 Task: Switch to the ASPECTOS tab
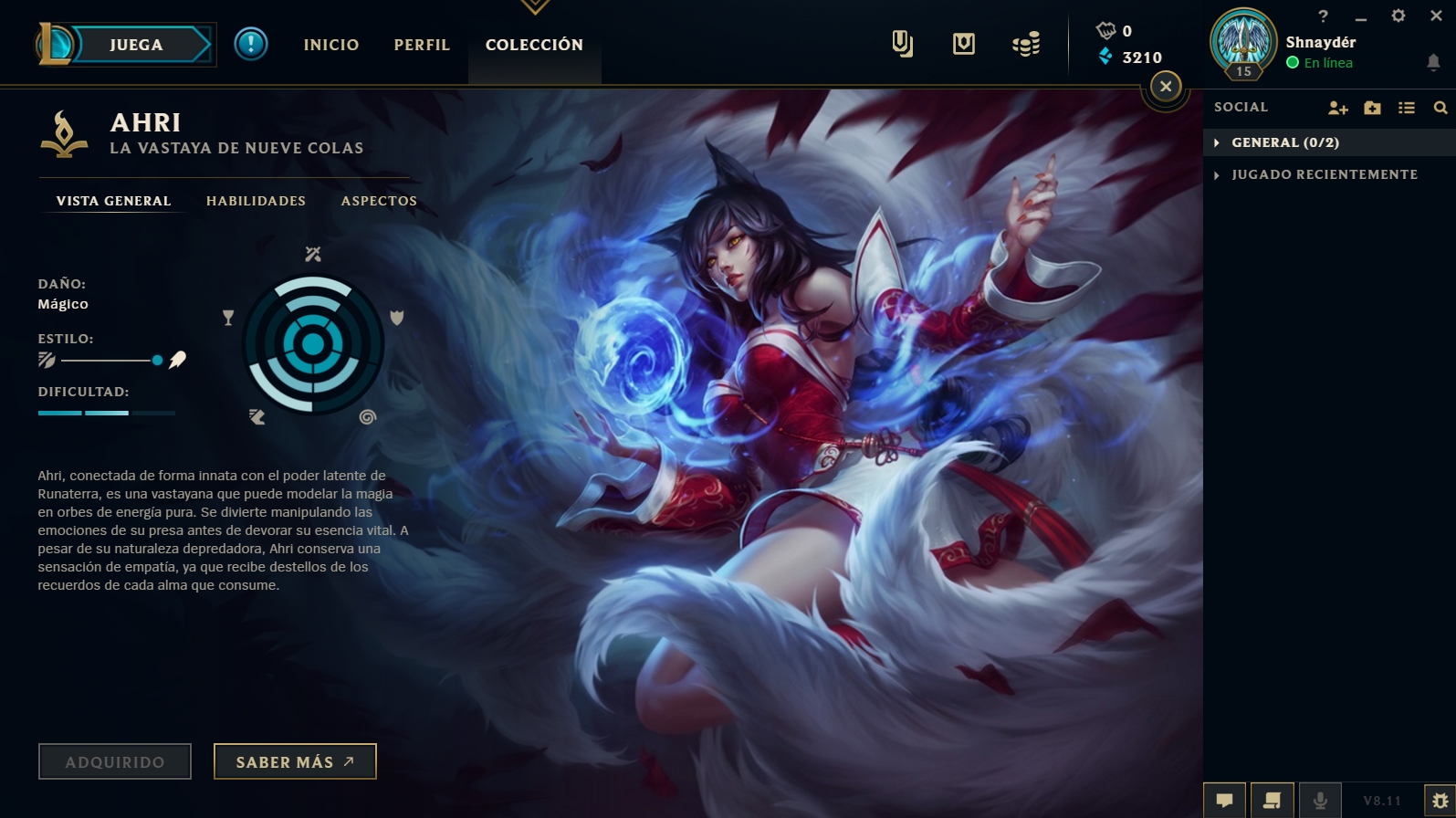(378, 201)
